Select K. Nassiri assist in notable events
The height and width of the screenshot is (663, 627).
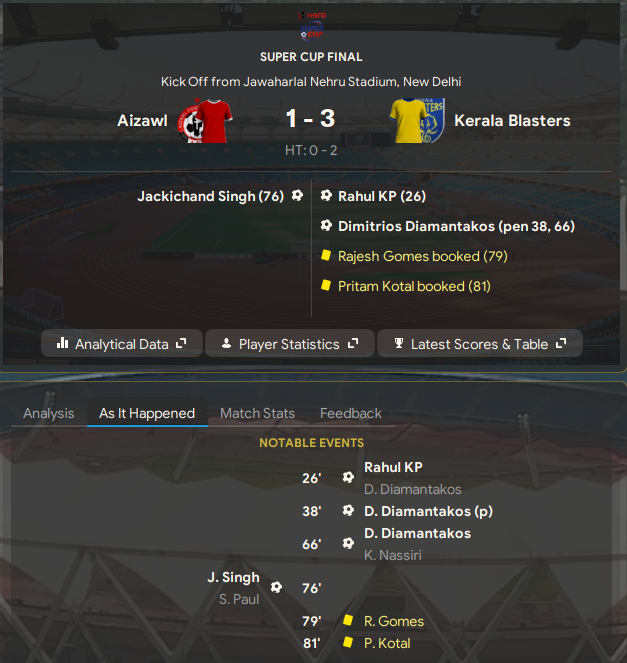(x=391, y=555)
